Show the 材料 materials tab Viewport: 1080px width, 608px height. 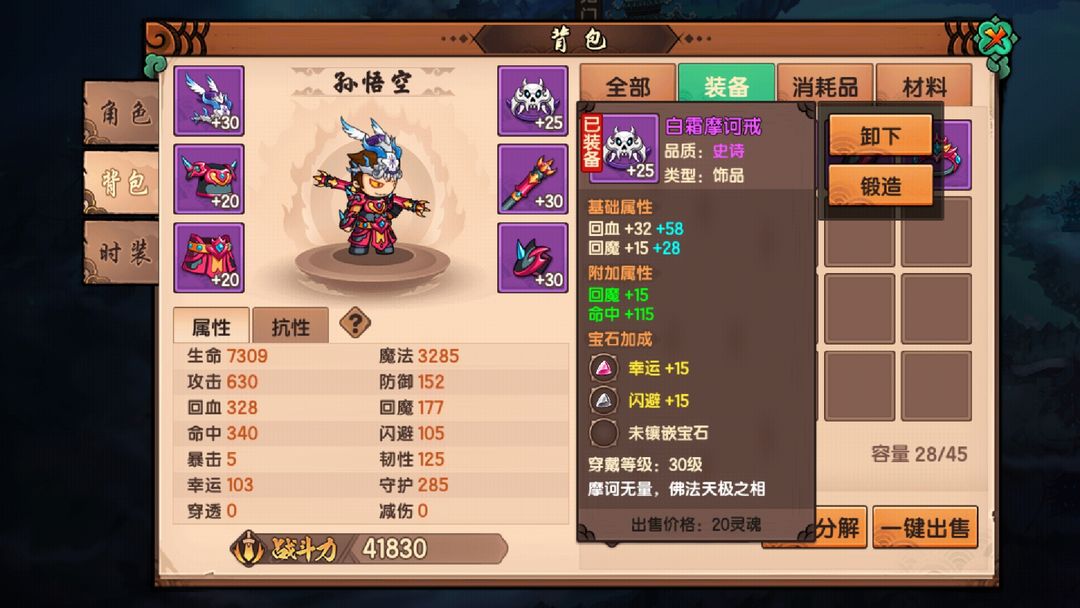pos(924,87)
